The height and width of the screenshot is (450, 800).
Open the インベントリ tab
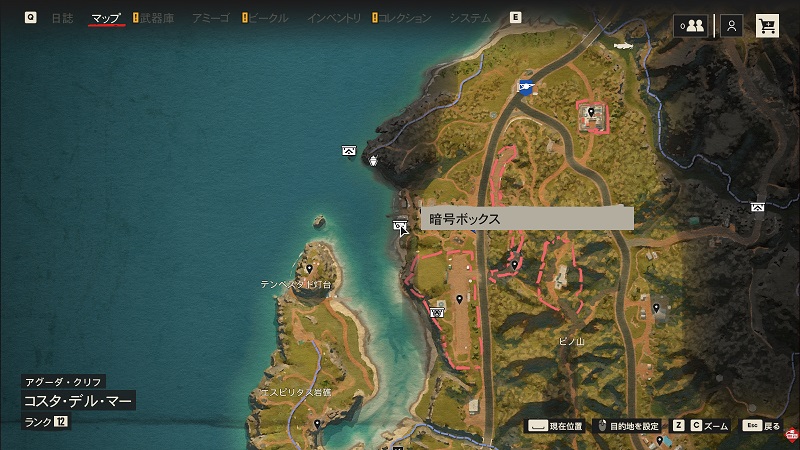tap(335, 18)
